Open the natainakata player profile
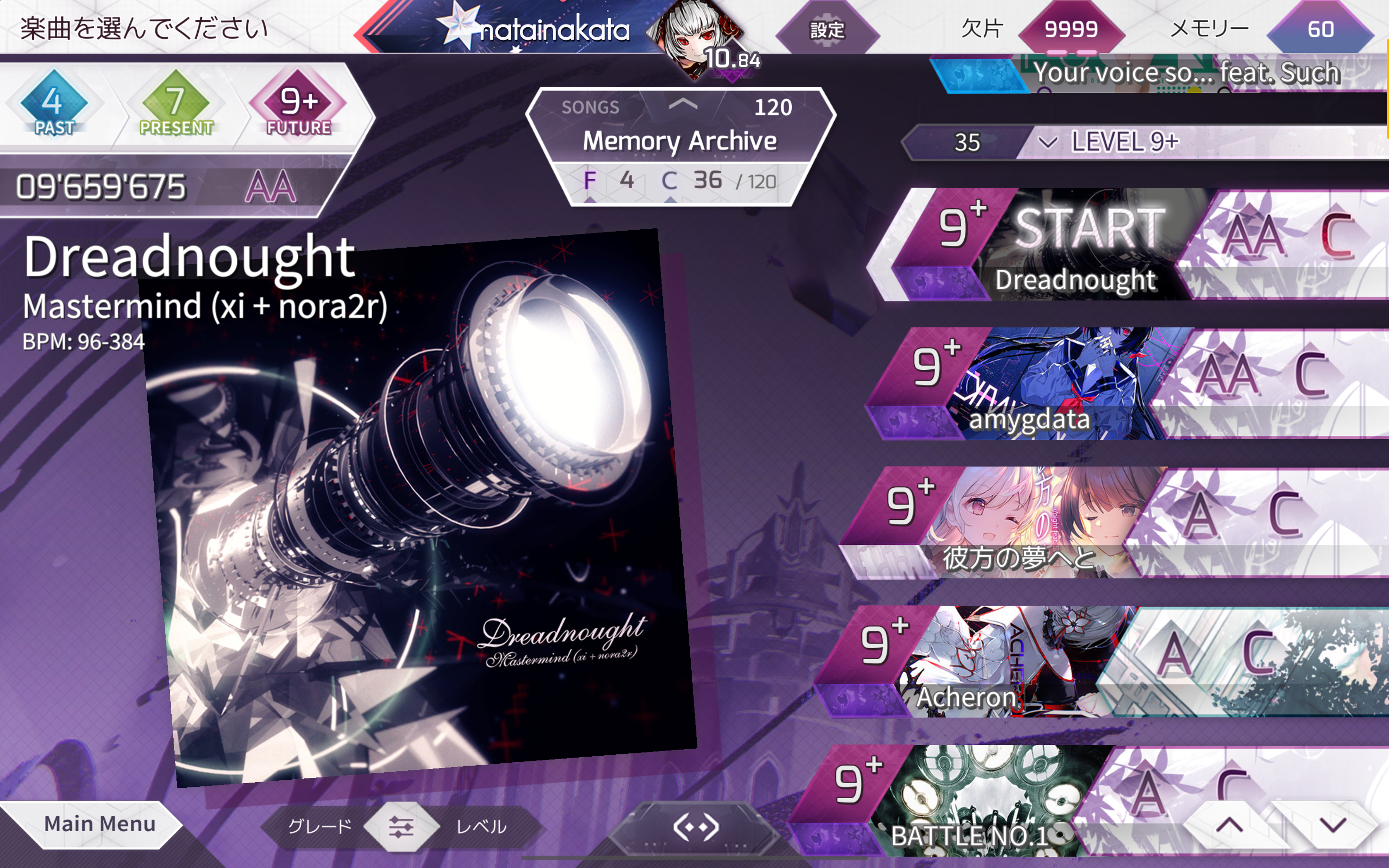The width and height of the screenshot is (1389, 868). pyautogui.click(x=554, y=30)
